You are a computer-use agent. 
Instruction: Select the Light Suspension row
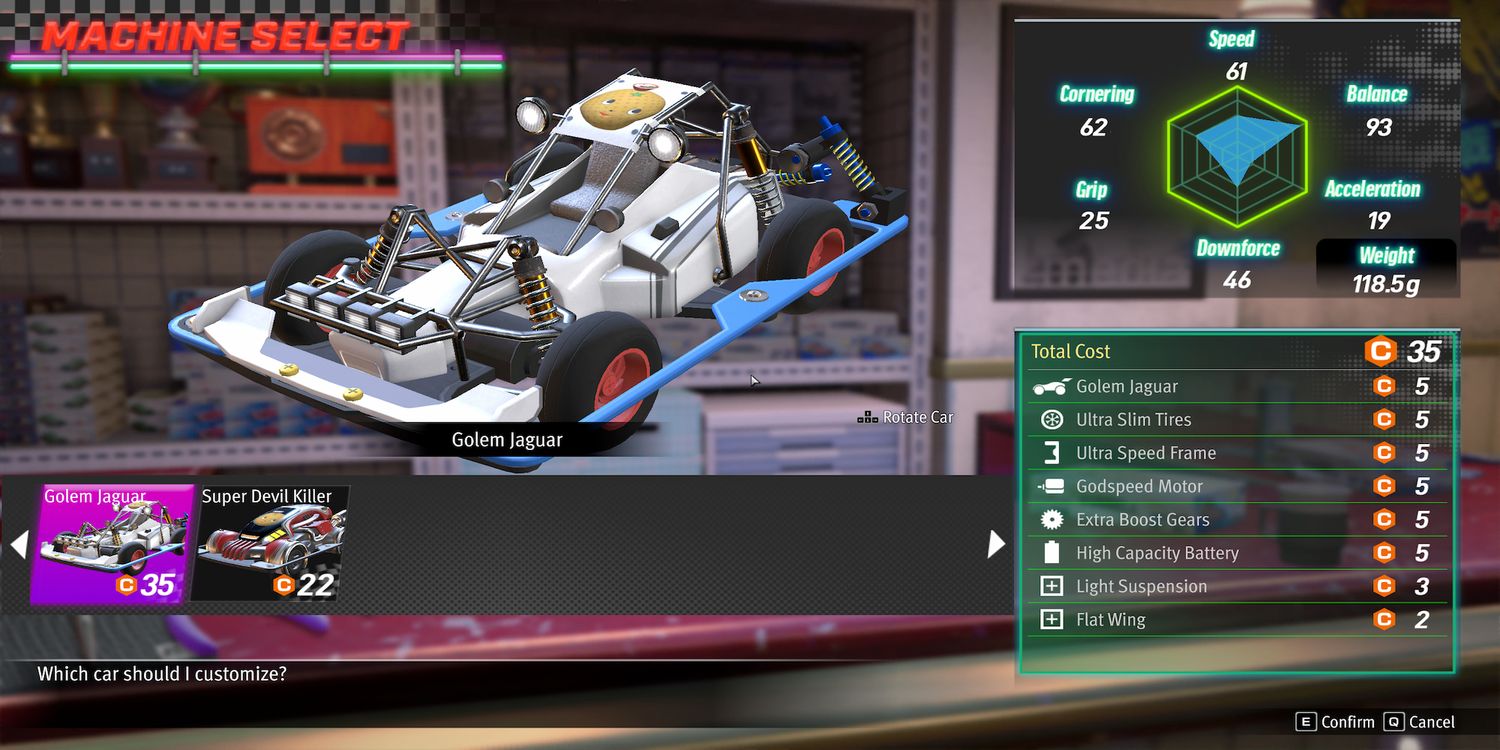[x=1235, y=587]
